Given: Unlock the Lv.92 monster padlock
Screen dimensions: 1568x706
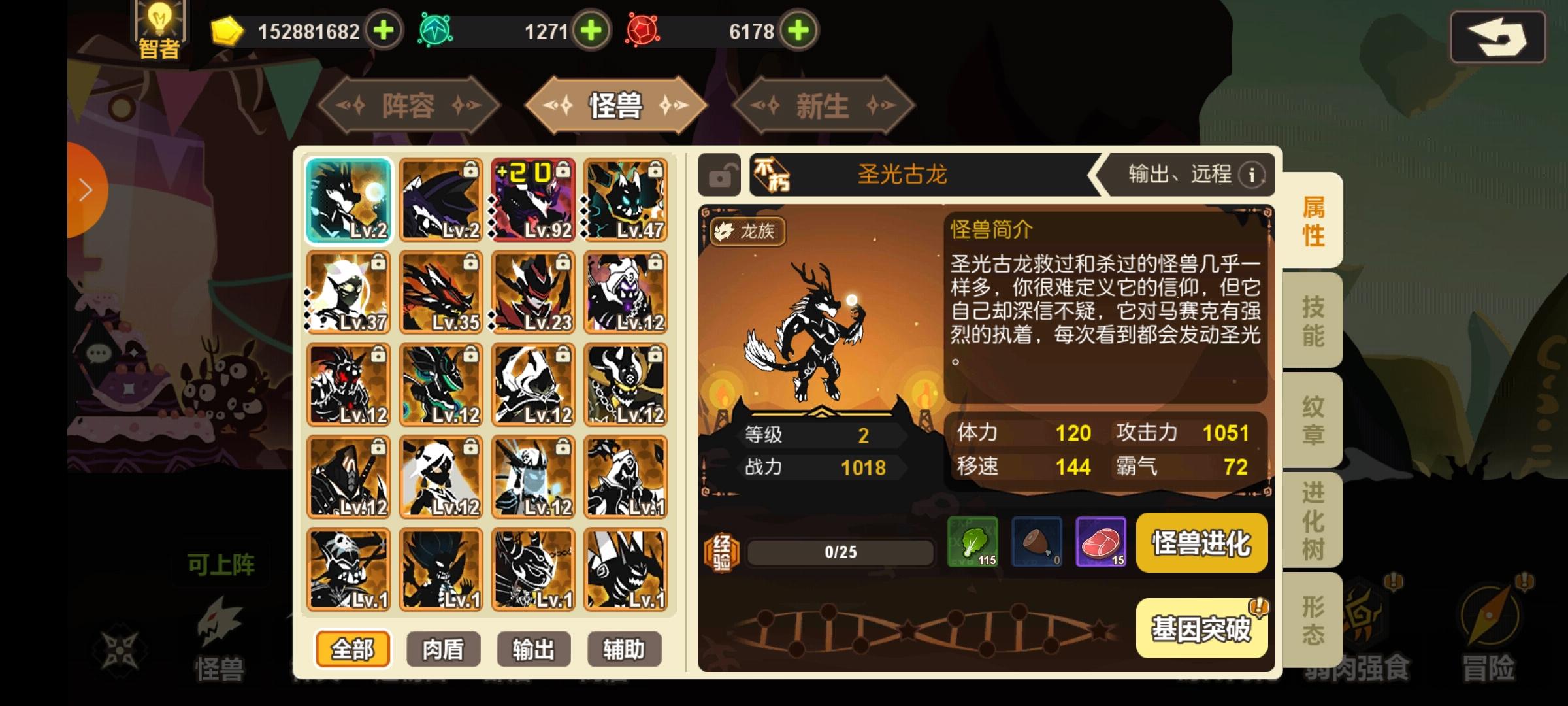Looking at the screenshot, I should pyautogui.click(x=563, y=169).
